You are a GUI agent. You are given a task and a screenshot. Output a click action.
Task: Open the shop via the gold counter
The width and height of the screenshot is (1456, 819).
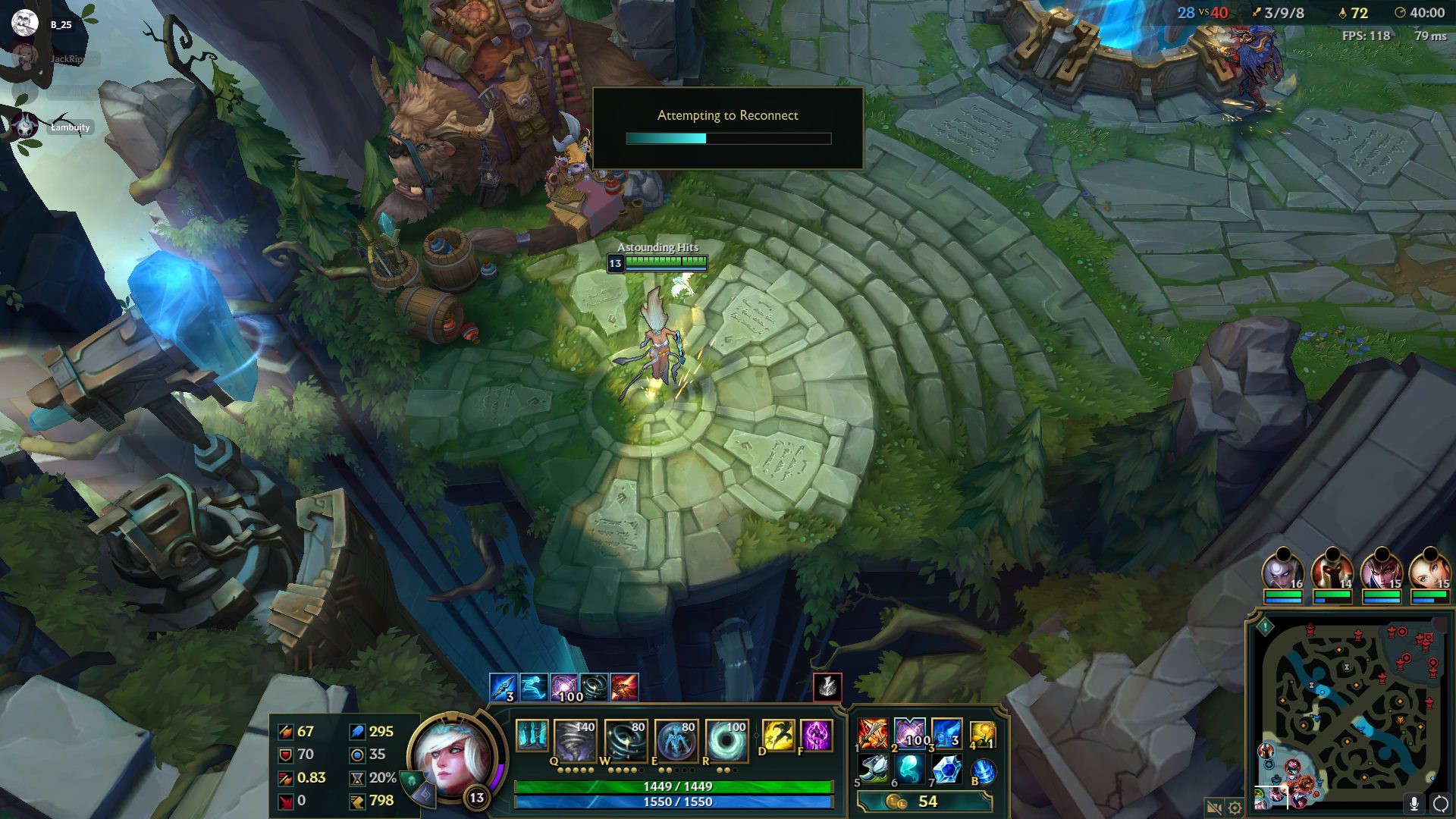pos(924,802)
